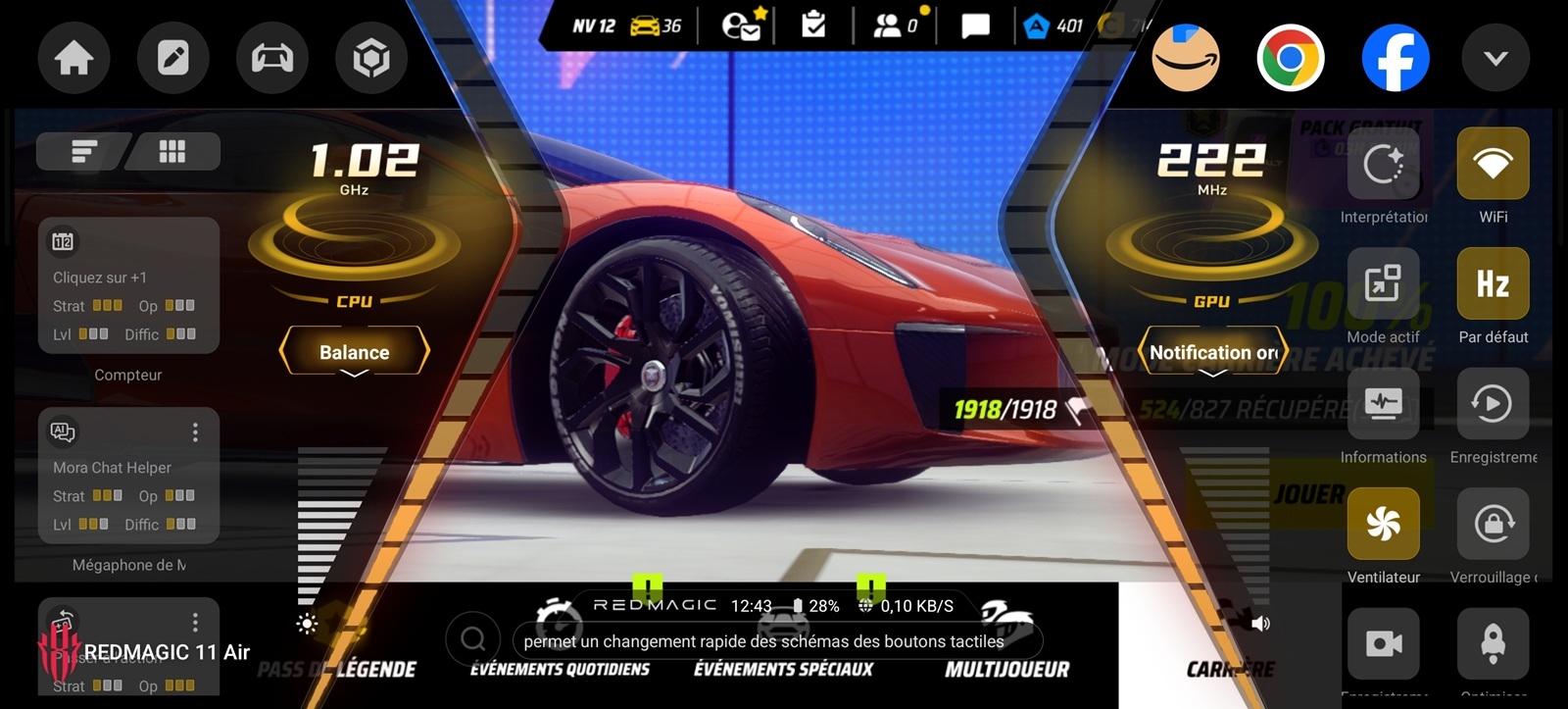1568x709 pixels.
Task: Select the Informations monitoring icon
Action: click(1383, 404)
